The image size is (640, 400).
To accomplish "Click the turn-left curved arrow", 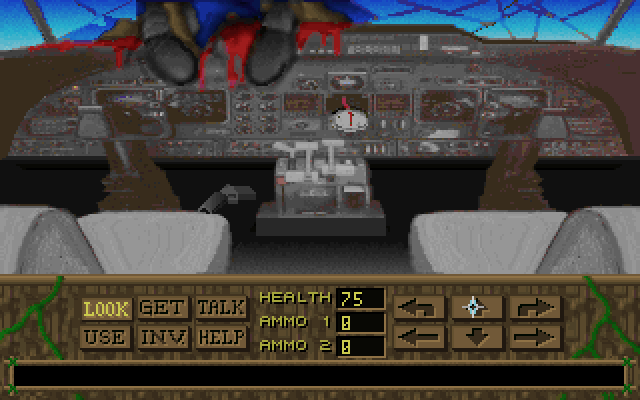I will tap(419, 307).
